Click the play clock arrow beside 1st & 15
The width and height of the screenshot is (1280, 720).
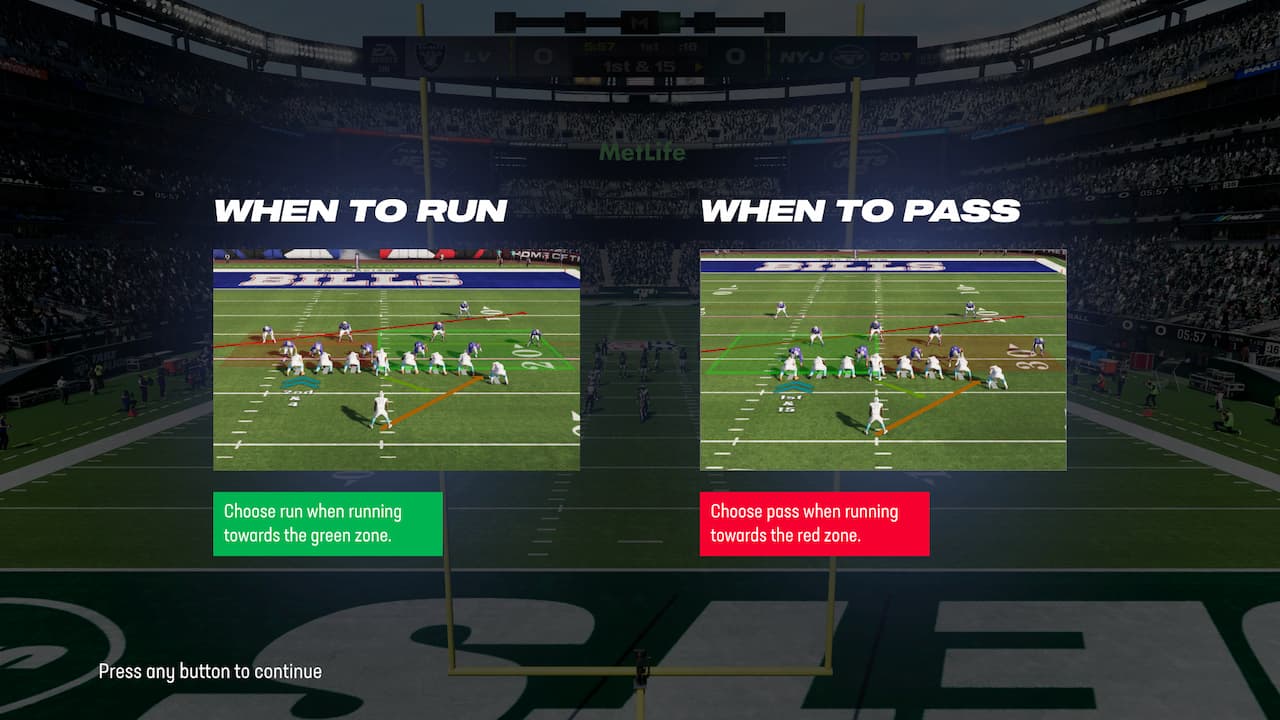point(699,66)
